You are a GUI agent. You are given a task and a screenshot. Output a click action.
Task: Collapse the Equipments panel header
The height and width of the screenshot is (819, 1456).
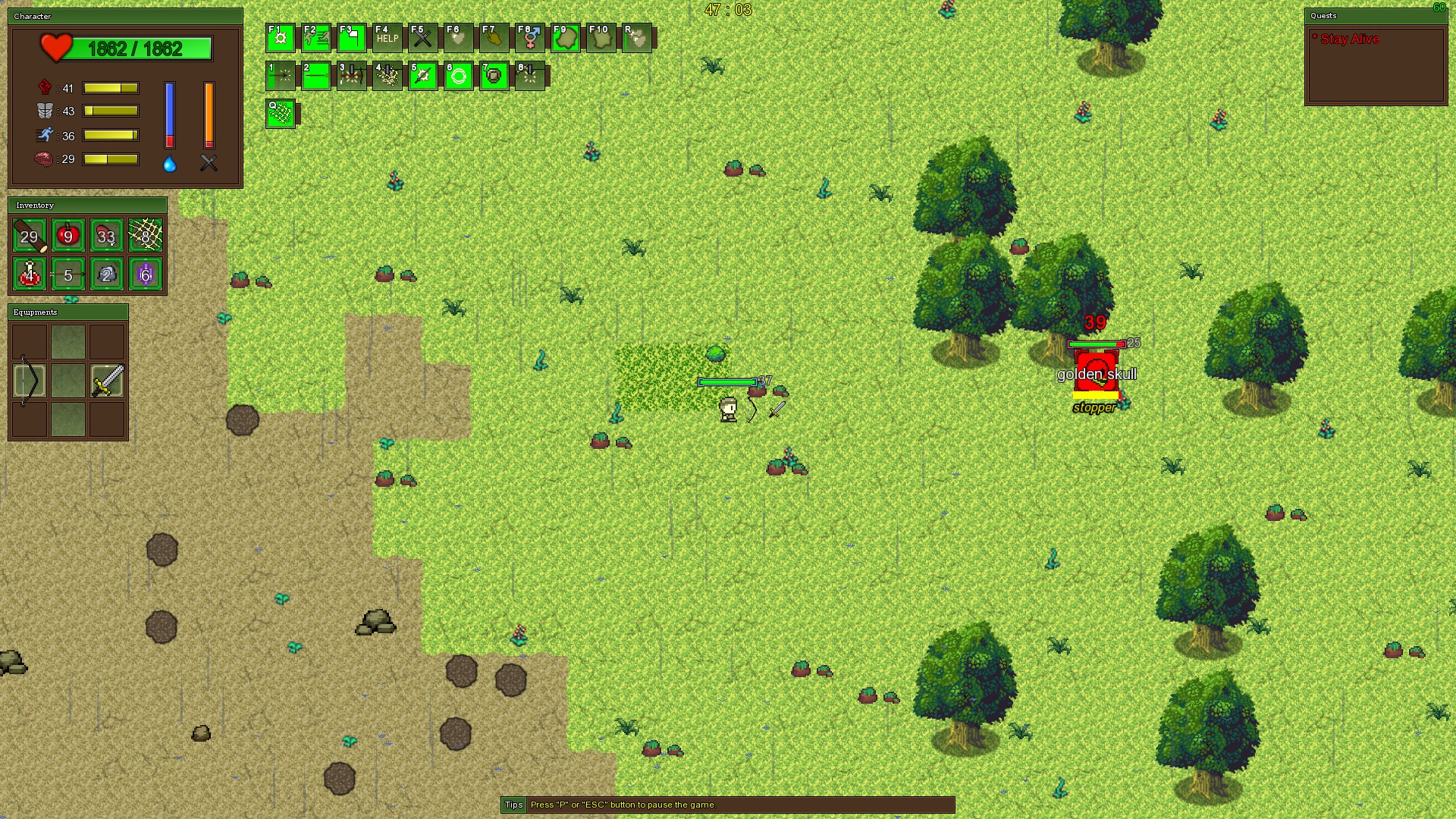tap(67, 312)
